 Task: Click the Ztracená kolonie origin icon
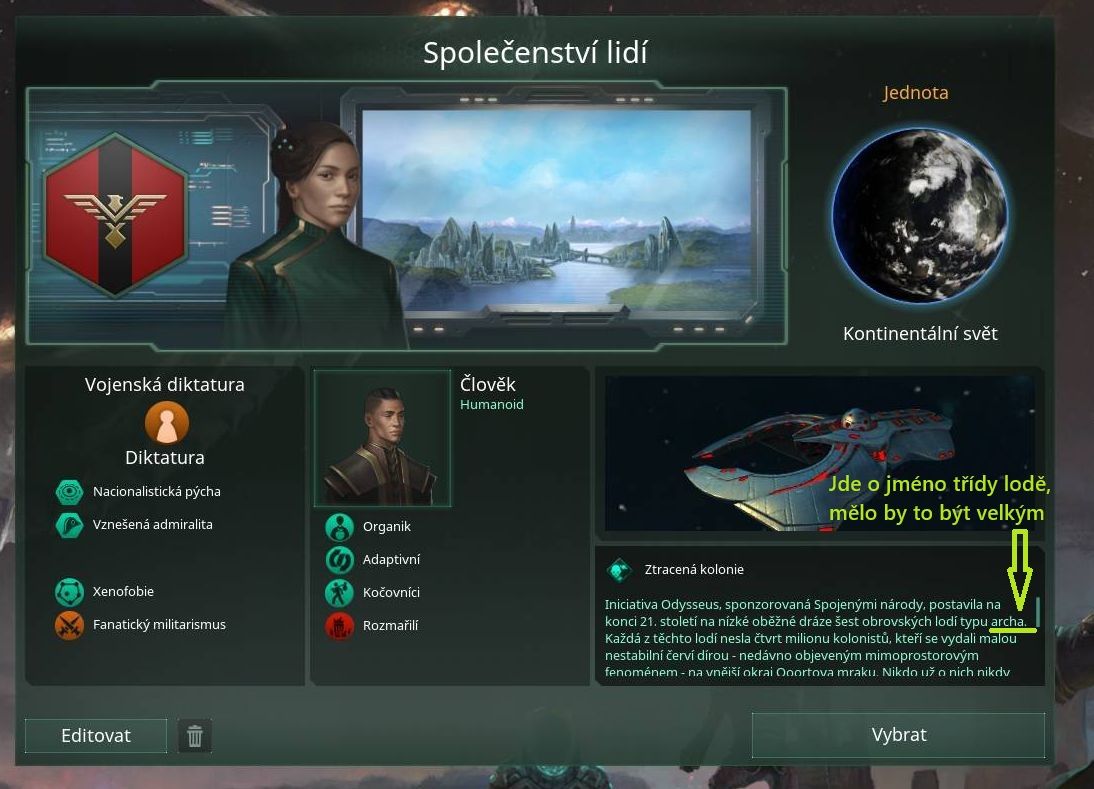620,570
